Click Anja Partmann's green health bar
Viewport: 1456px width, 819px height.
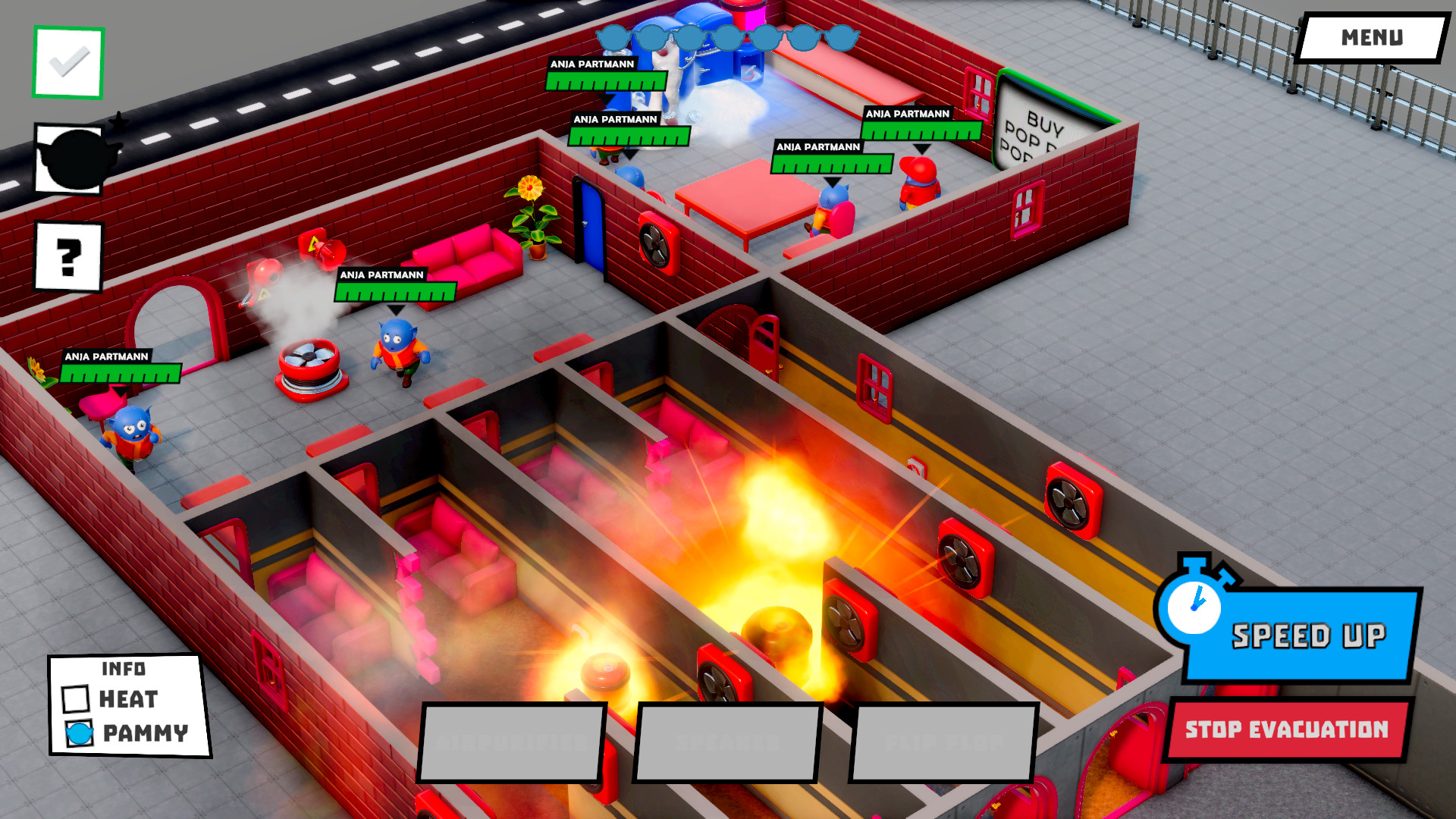click(x=394, y=290)
